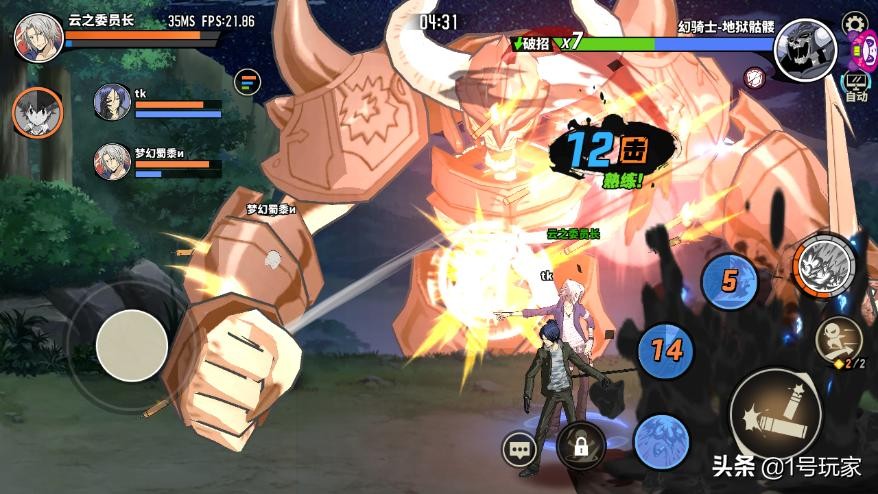Use the dash skill with 2/2 charges

(839, 340)
